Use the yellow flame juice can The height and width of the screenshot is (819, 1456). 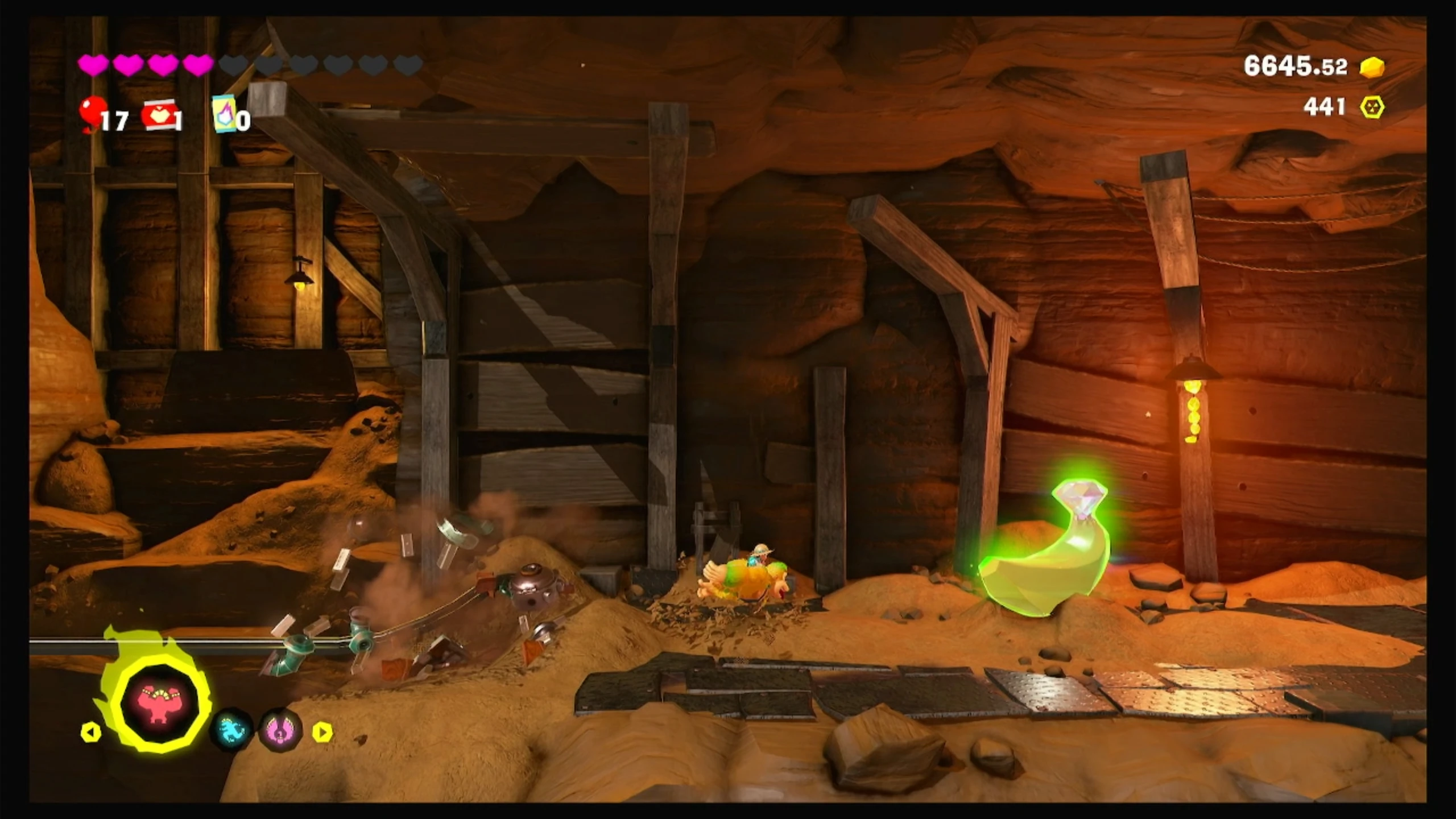224,114
